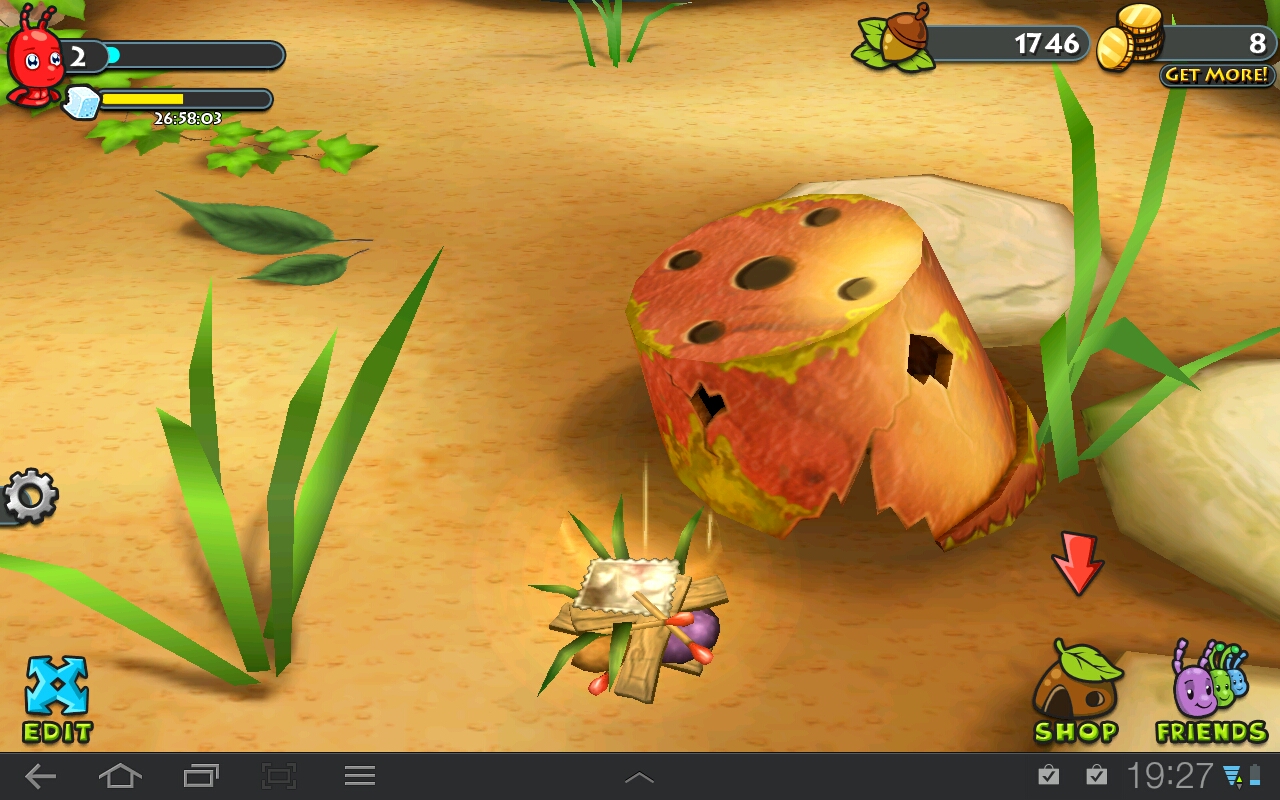Tap the gold coins stack icon
The image size is (1280, 800).
click(1130, 38)
